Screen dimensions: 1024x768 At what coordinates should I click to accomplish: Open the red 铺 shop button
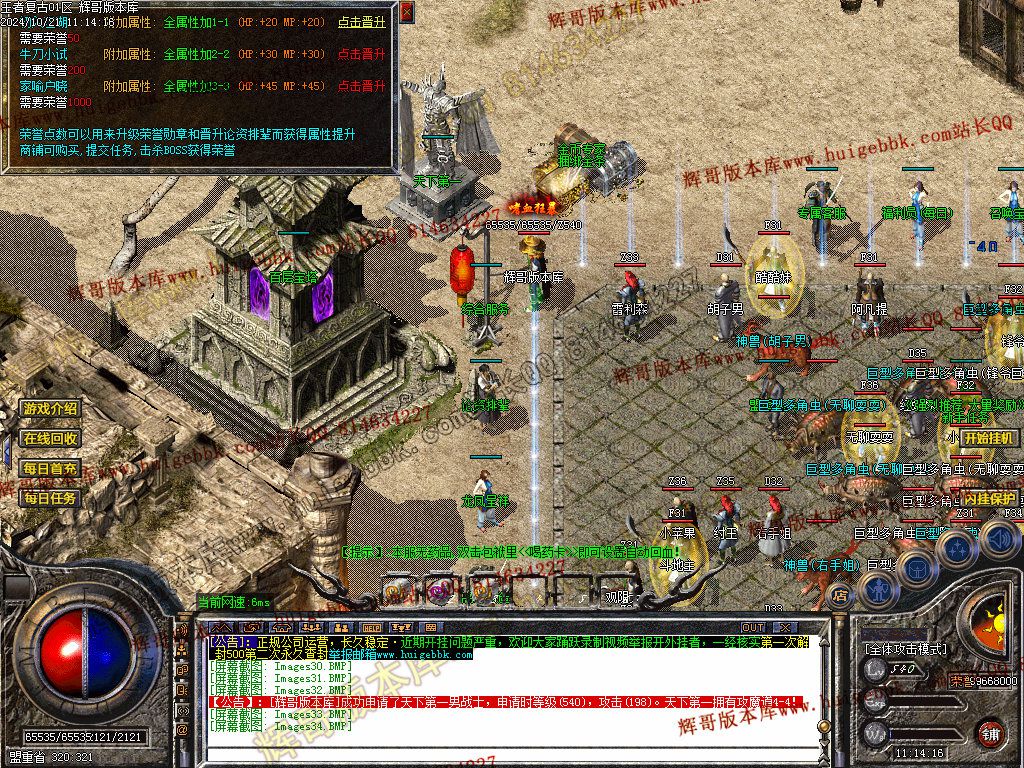990,733
